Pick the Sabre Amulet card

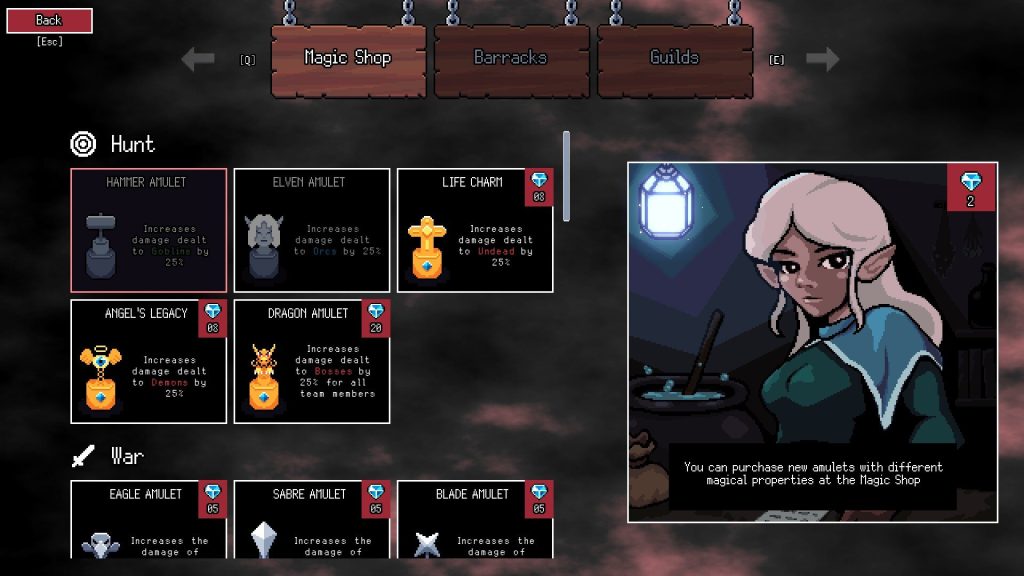(x=312, y=519)
